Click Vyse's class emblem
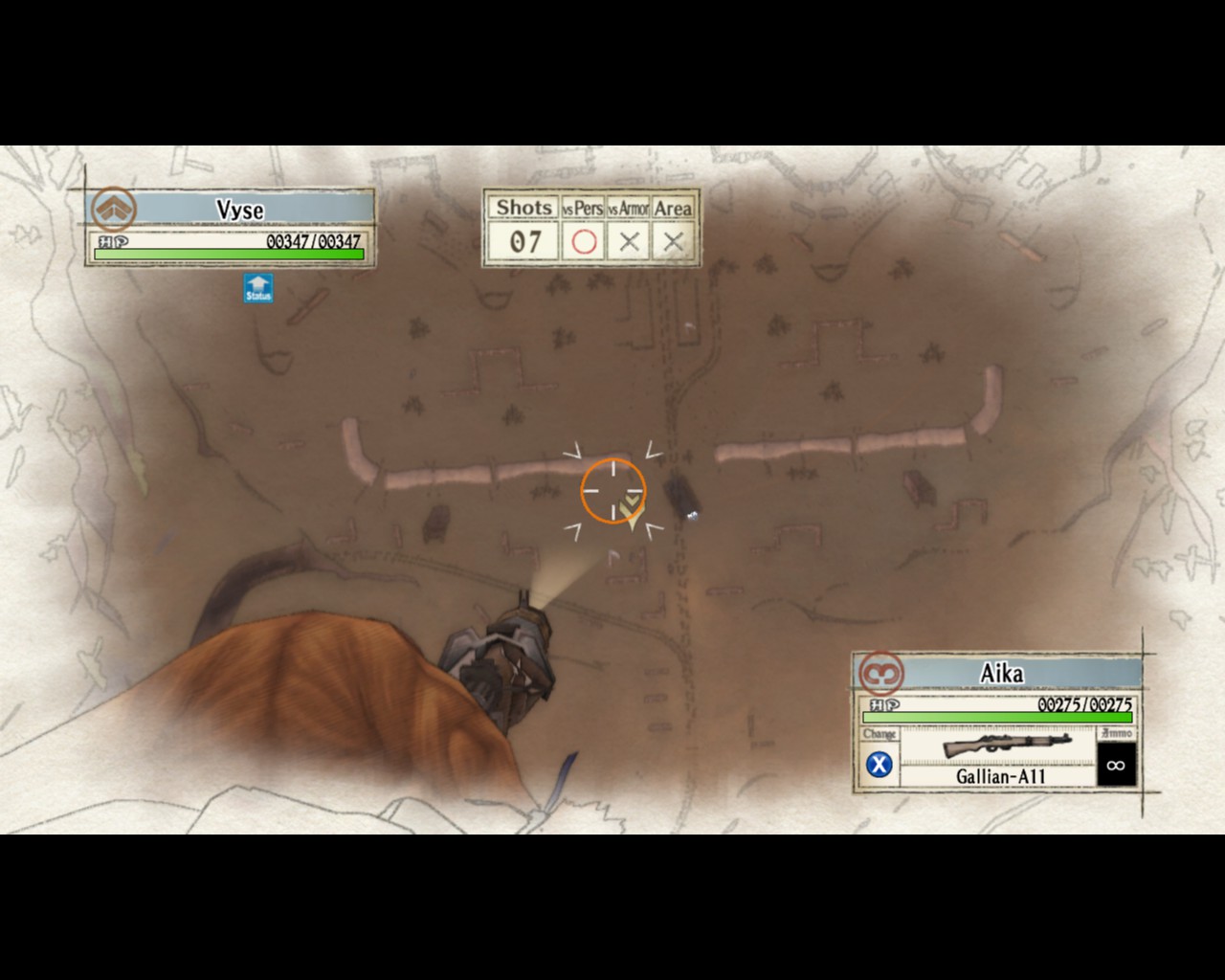1225x980 pixels. (114, 208)
